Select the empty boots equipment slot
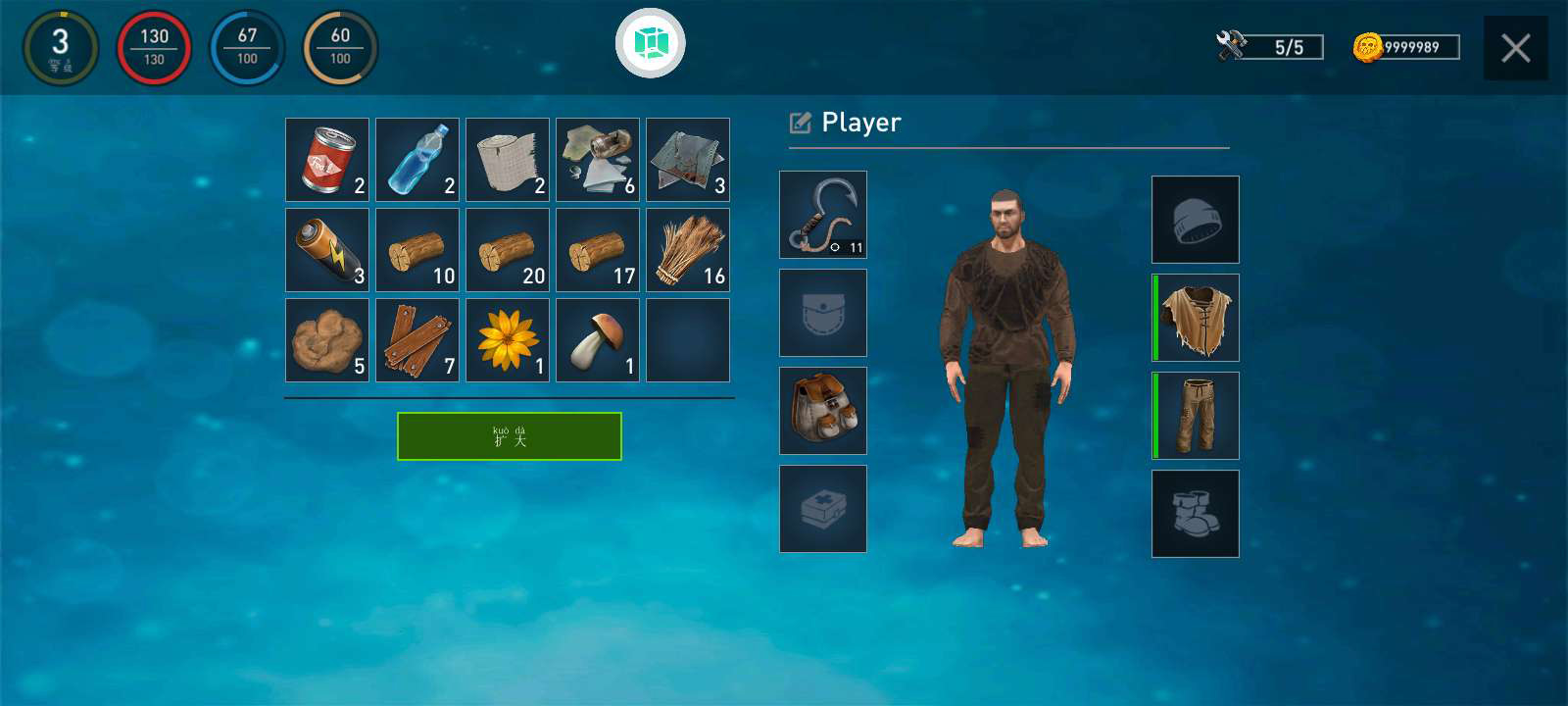Image resolution: width=1568 pixels, height=706 pixels. [x=1195, y=513]
